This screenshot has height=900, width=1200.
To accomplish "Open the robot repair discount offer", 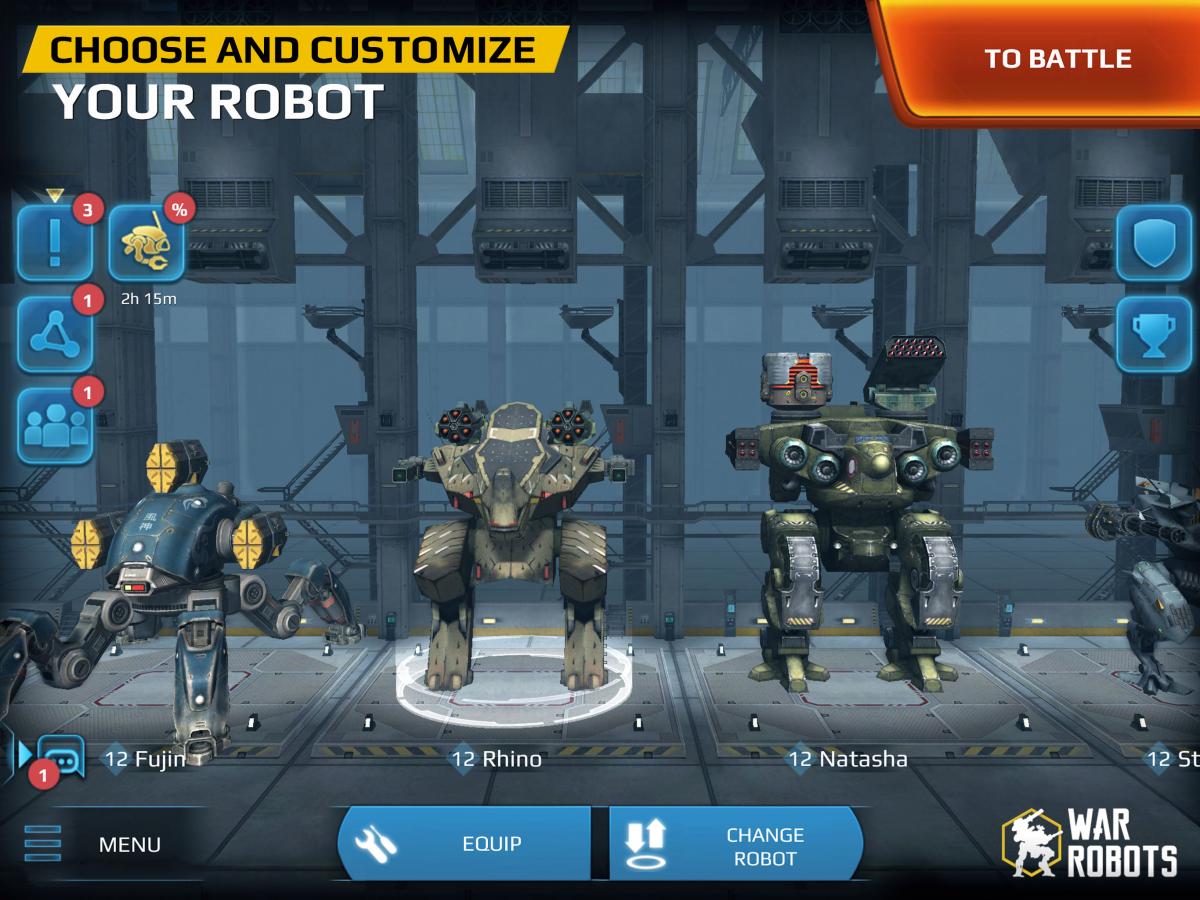I will tap(146, 243).
